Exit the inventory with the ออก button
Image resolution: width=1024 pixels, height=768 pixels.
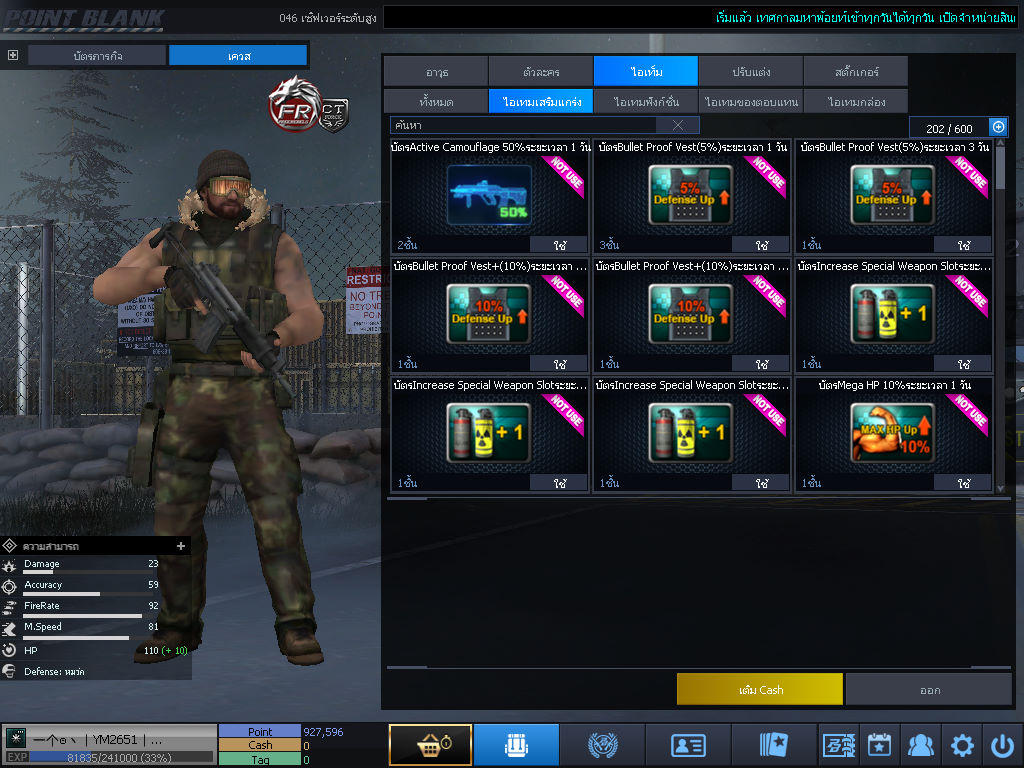929,689
